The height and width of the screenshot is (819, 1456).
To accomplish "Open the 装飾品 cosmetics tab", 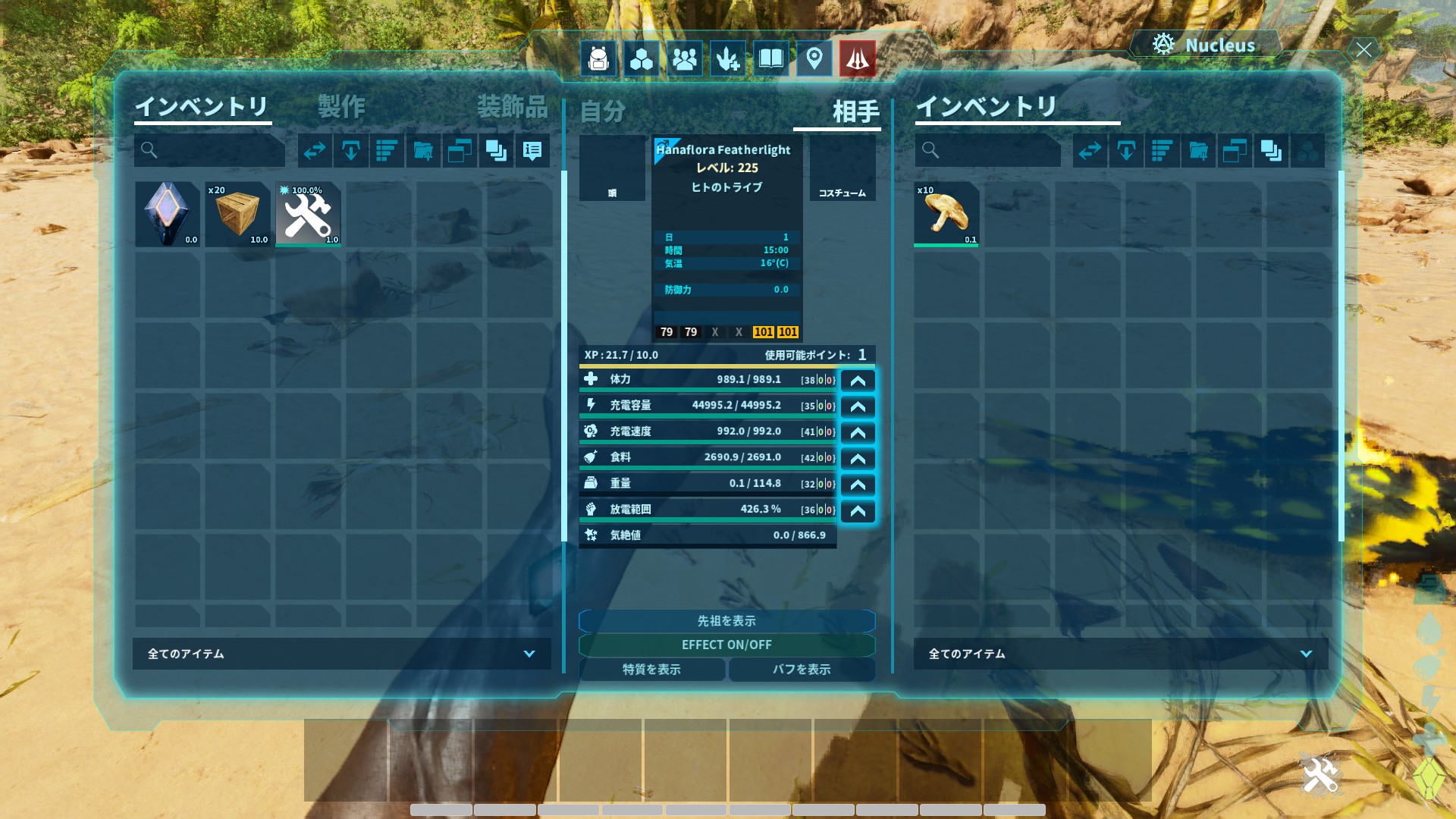I will point(512,107).
